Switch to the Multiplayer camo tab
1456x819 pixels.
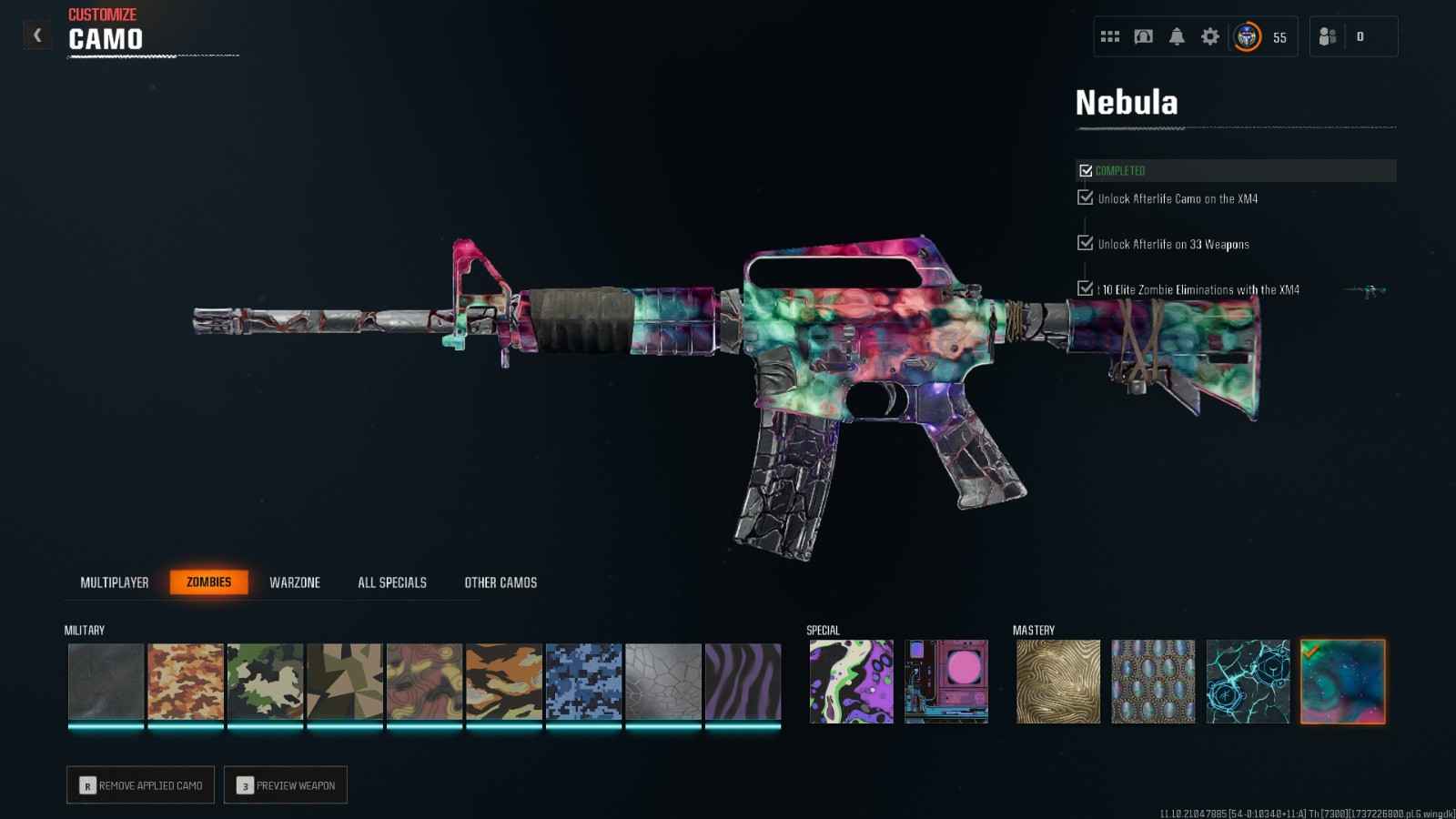[x=114, y=582]
